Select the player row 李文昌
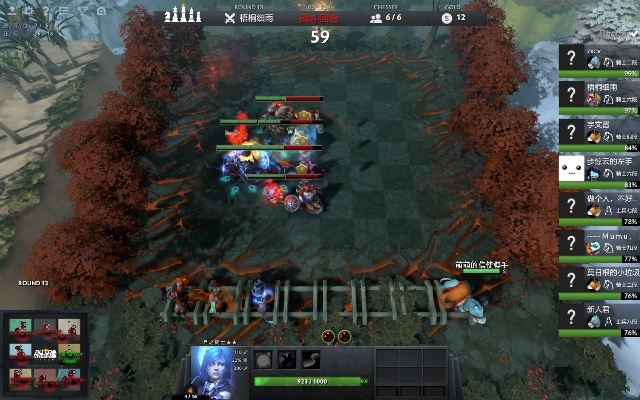 coord(599,132)
